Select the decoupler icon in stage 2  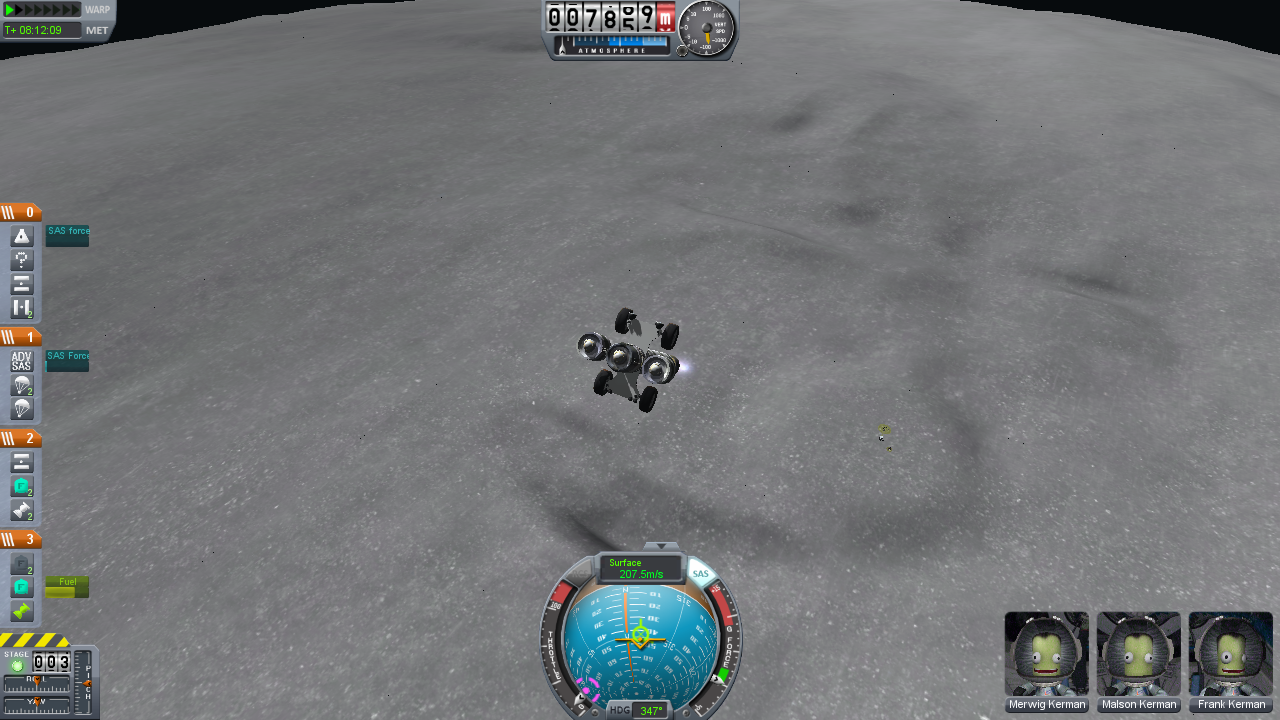21,462
